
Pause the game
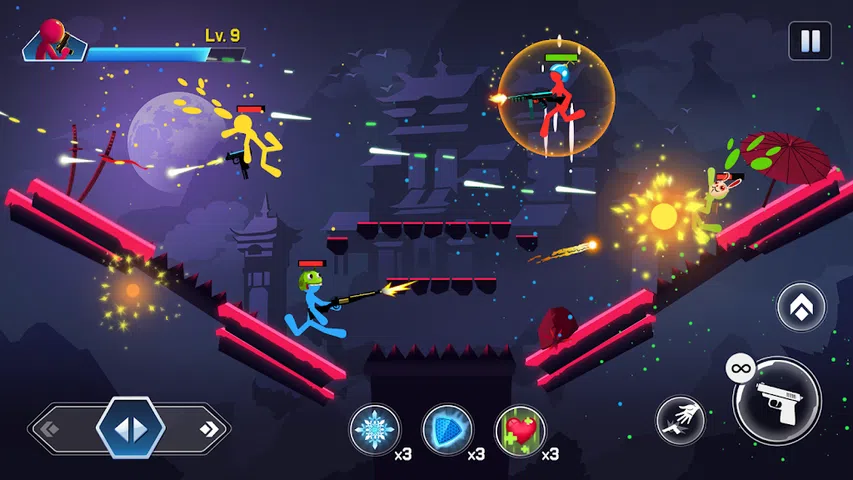(x=809, y=42)
